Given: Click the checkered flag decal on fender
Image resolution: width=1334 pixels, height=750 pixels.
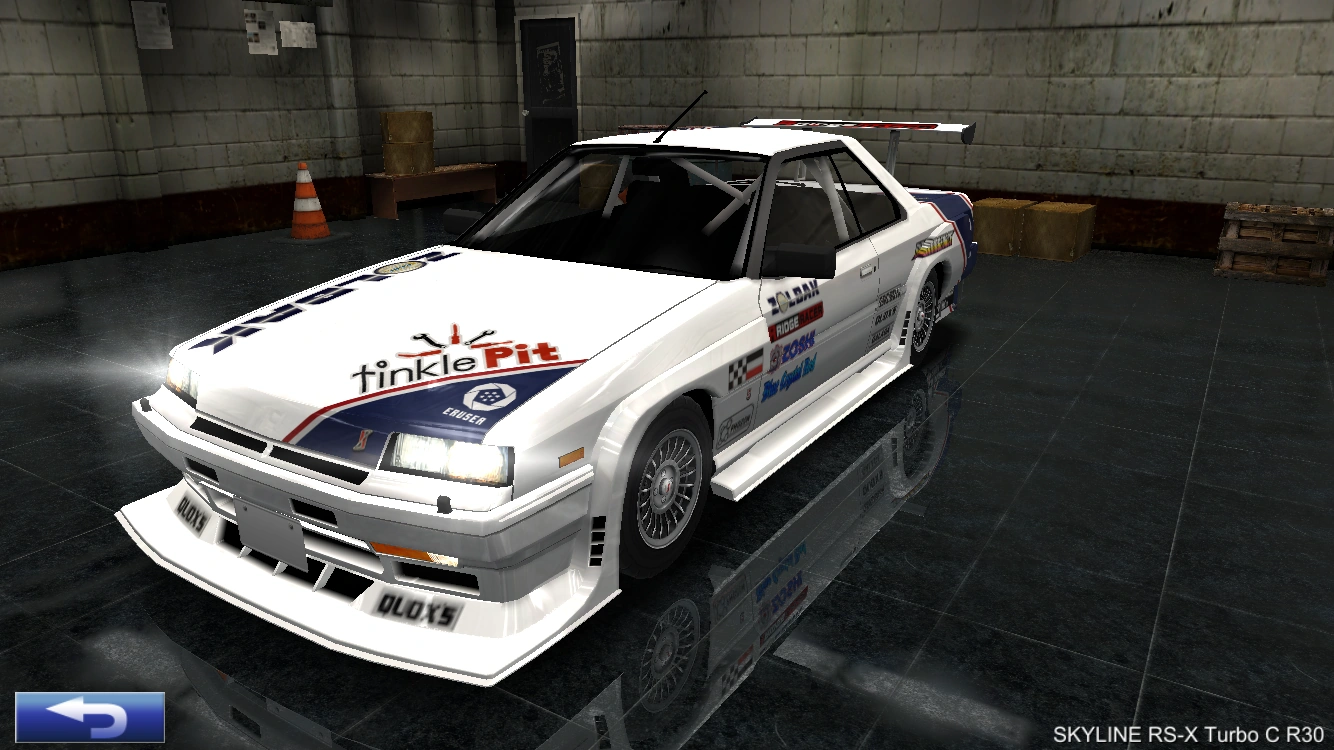Looking at the screenshot, I should pyautogui.click(x=738, y=368).
